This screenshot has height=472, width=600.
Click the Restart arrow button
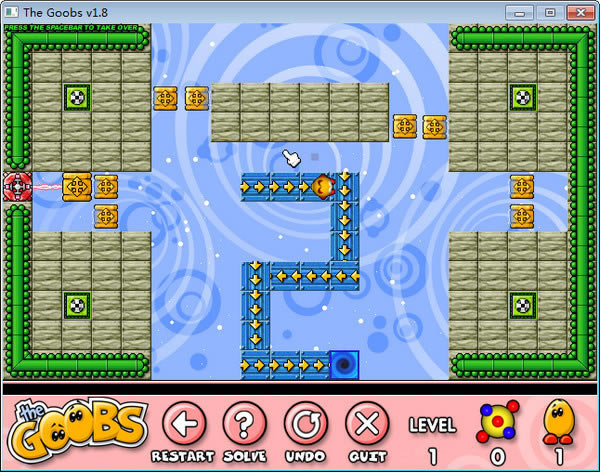[x=181, y=422]
